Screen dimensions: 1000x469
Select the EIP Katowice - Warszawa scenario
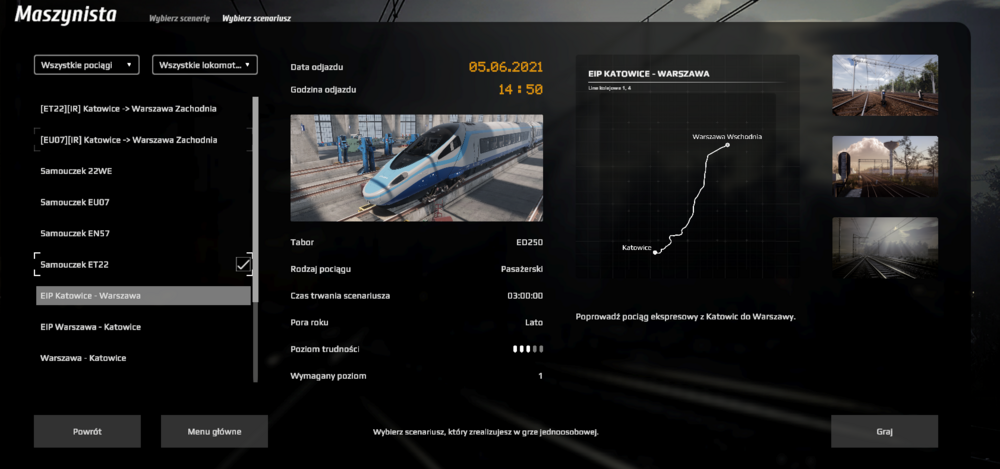pyautogui.click(x=142, y=296)
